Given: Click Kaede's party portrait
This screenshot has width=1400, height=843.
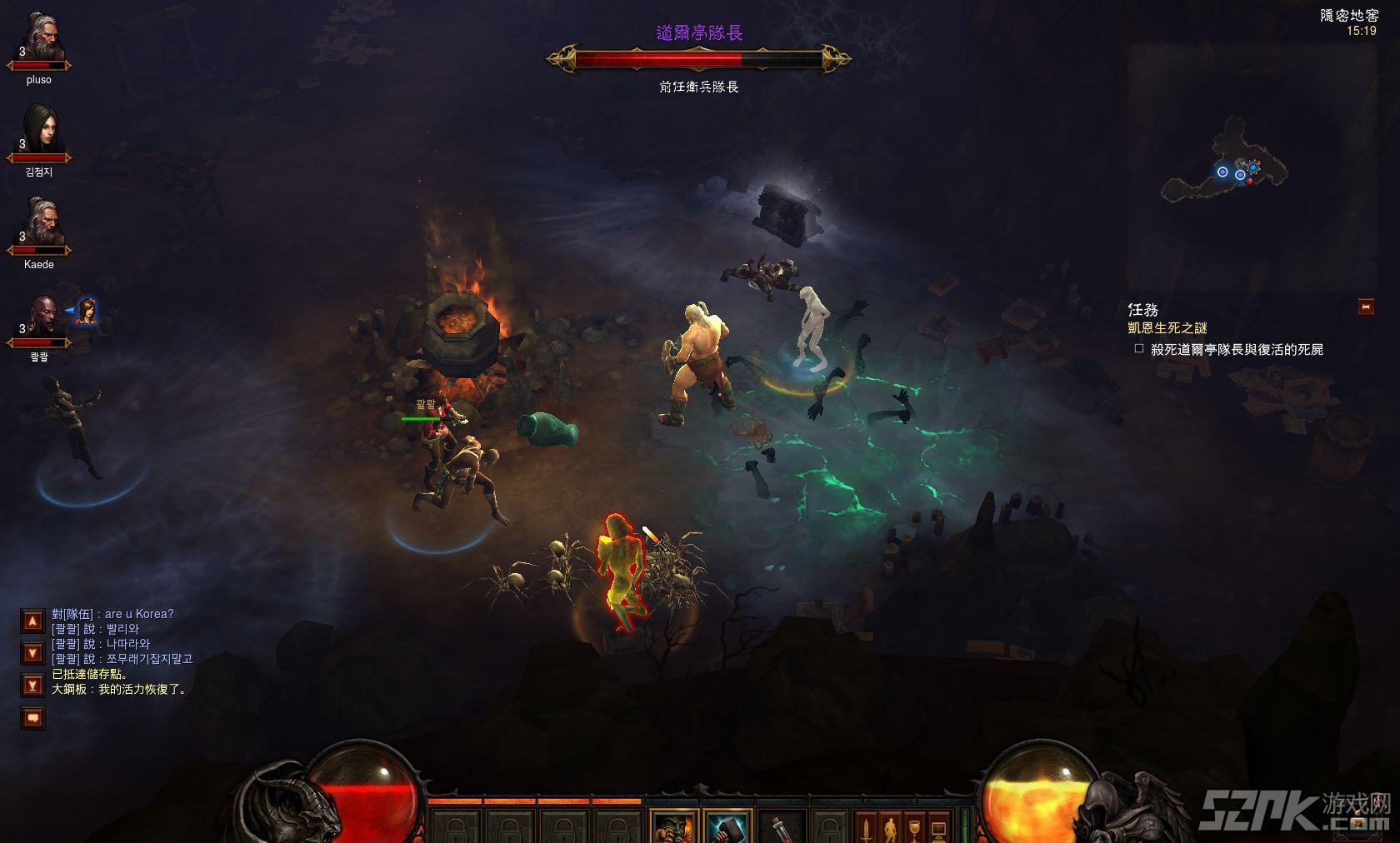Looking at the screenshot, I should (39, 224).
